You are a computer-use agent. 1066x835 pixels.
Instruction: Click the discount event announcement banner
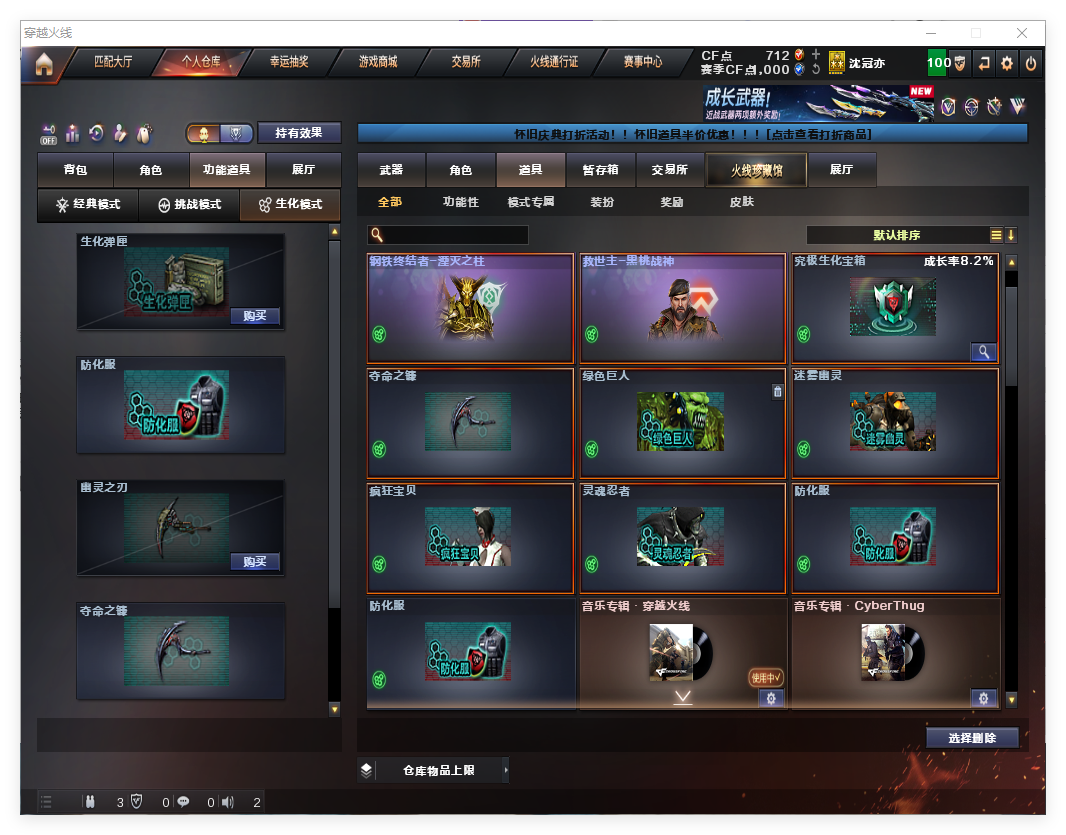coord(692,134)
